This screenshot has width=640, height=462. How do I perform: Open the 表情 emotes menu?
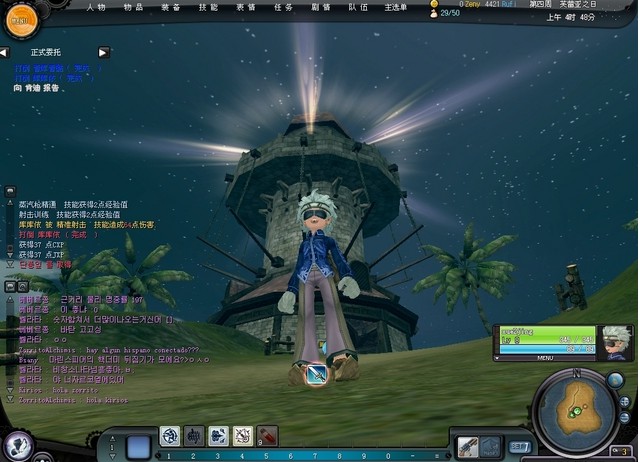click(x=246, y=6)
